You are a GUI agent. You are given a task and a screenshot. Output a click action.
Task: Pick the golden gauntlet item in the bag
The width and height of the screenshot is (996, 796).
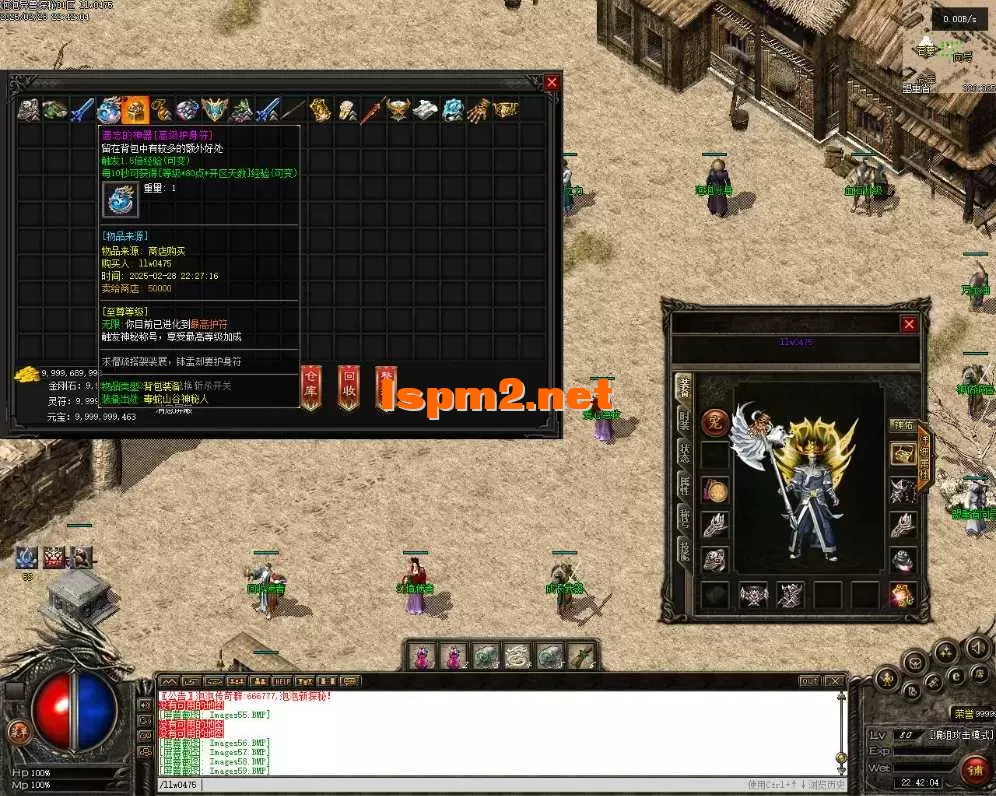tap(479, 109)
